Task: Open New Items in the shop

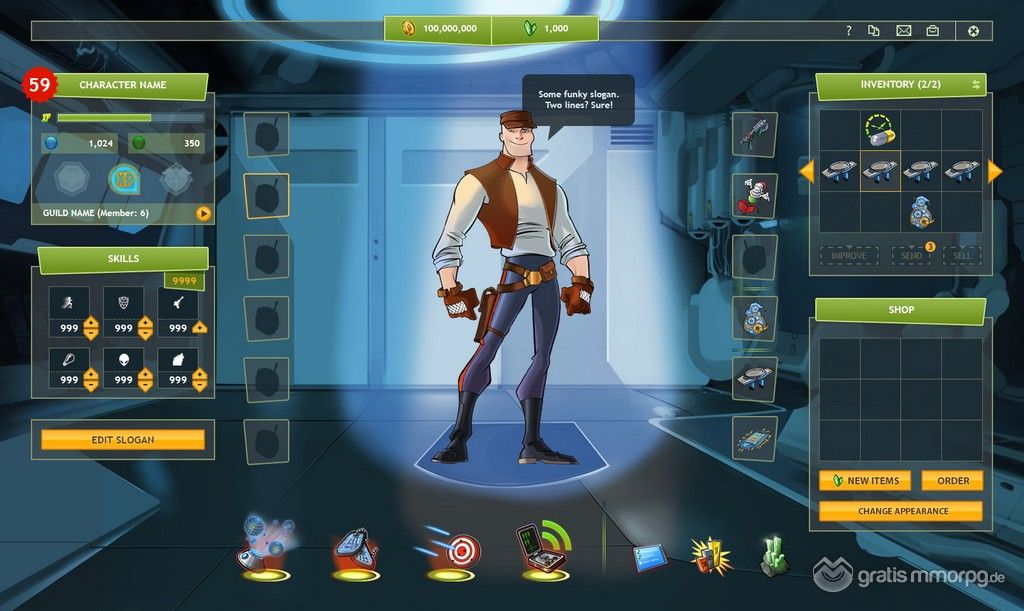Action: pyautogui.click(x=865, y=481)
